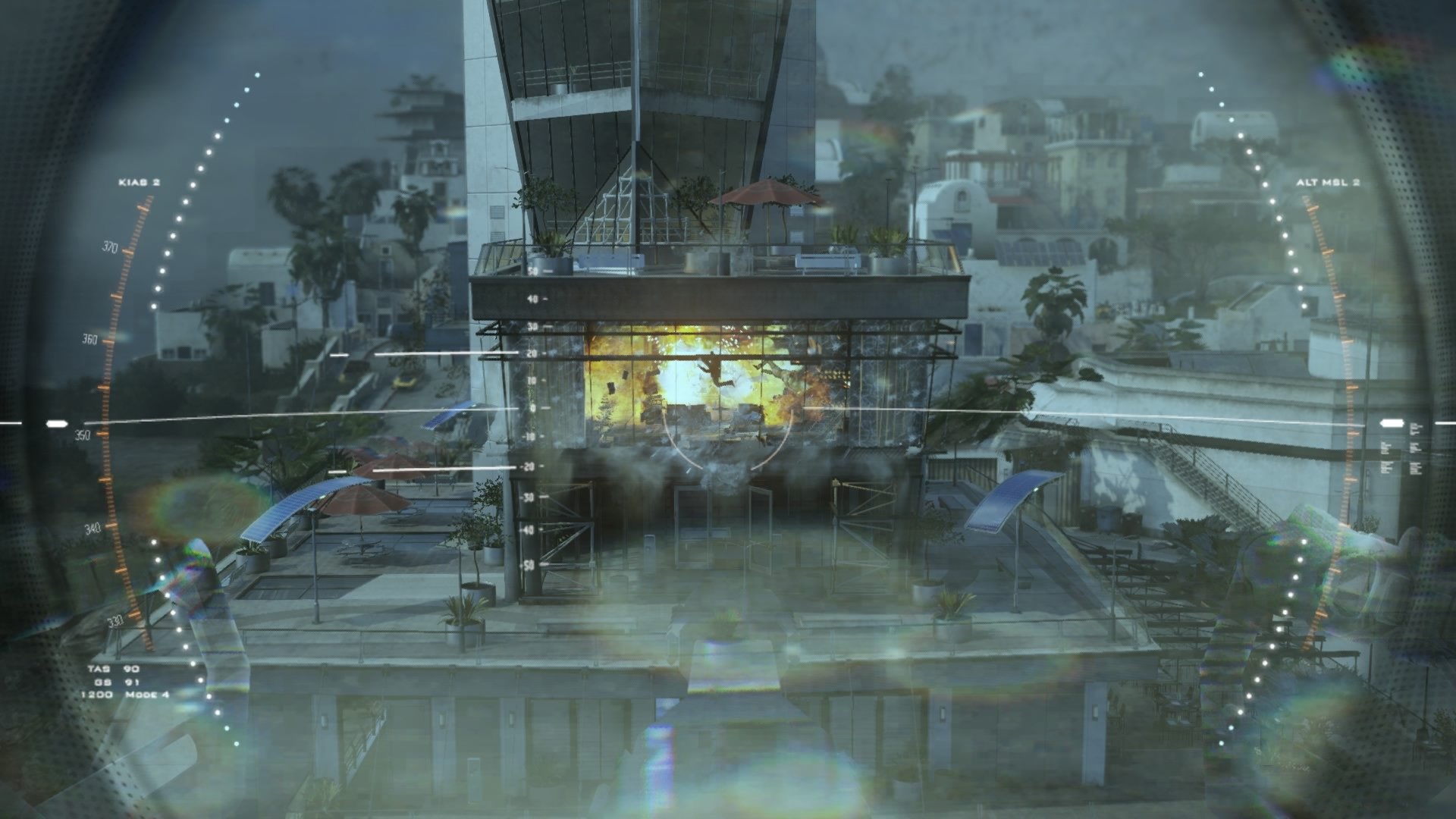1456x819 pixels.
Task: Click the 370 tick on the speed scale
Action: point(110,246)
